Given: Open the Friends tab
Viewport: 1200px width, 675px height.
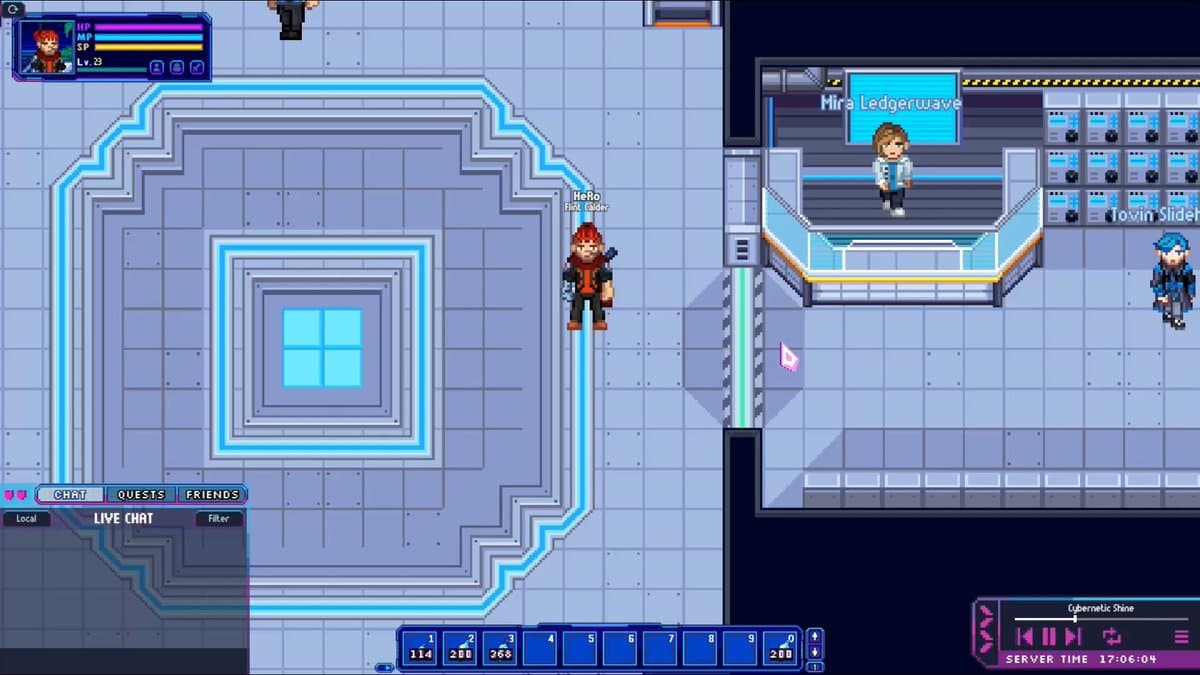Looking at the screenshot, I should (212, 495).
